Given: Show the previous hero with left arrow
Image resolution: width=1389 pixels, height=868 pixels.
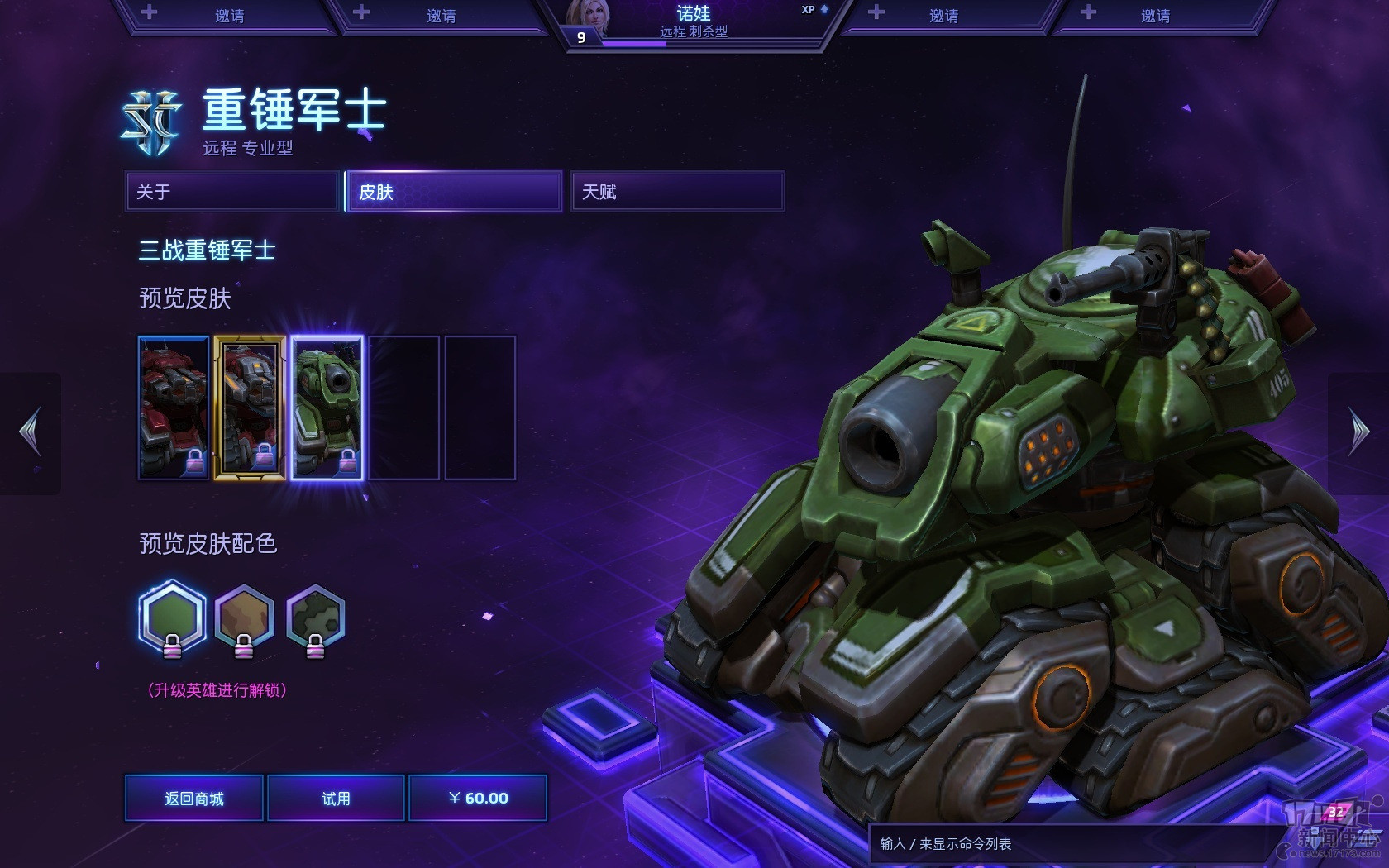Looking at the screenshot, I should tap(31, 432).
